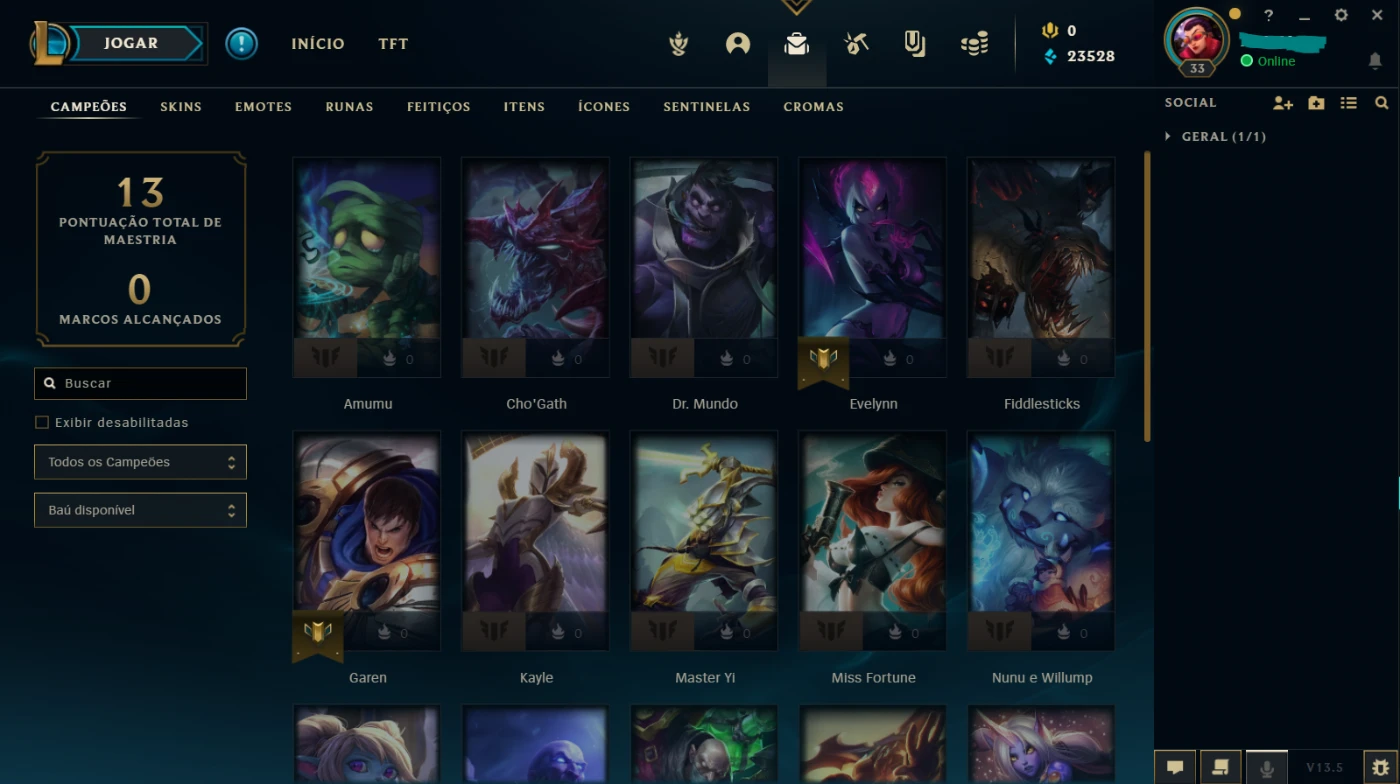Click the microphone icon in bottom bar

pos(1266,766)
